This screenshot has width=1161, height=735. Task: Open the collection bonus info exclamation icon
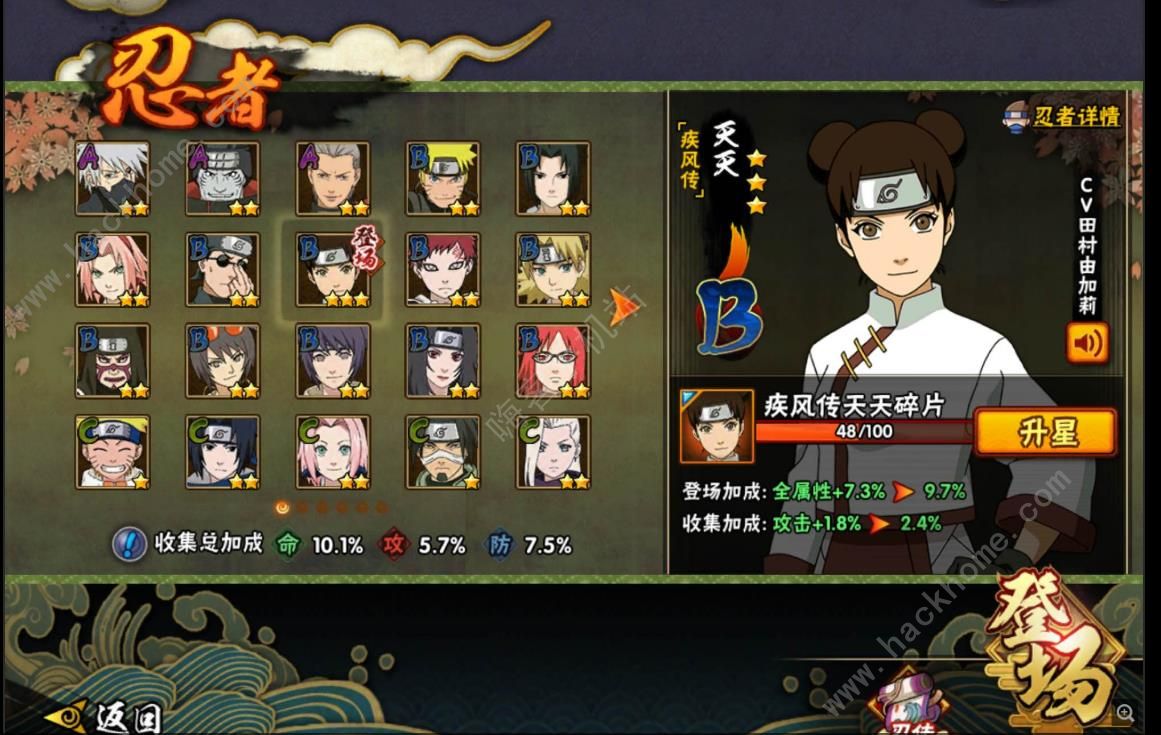[x=129, y=545]
